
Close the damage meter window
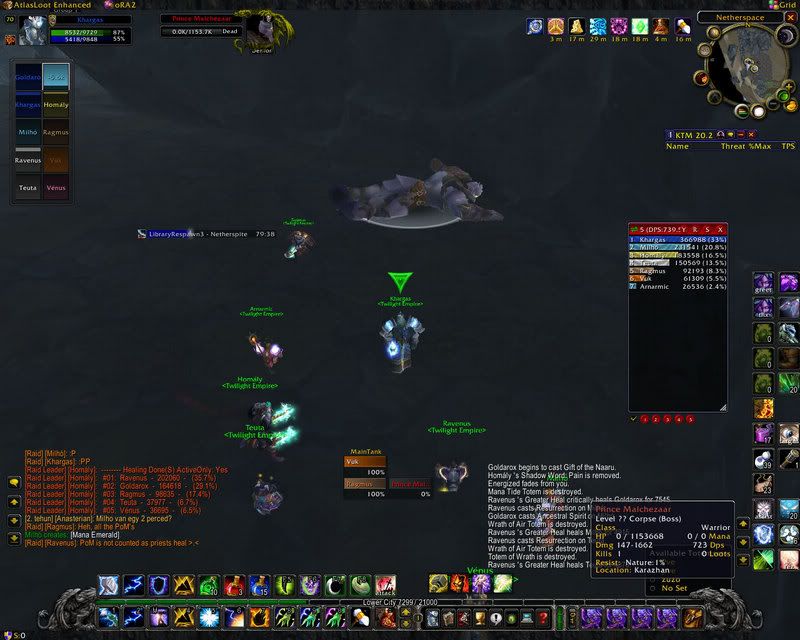coord(719,229)
